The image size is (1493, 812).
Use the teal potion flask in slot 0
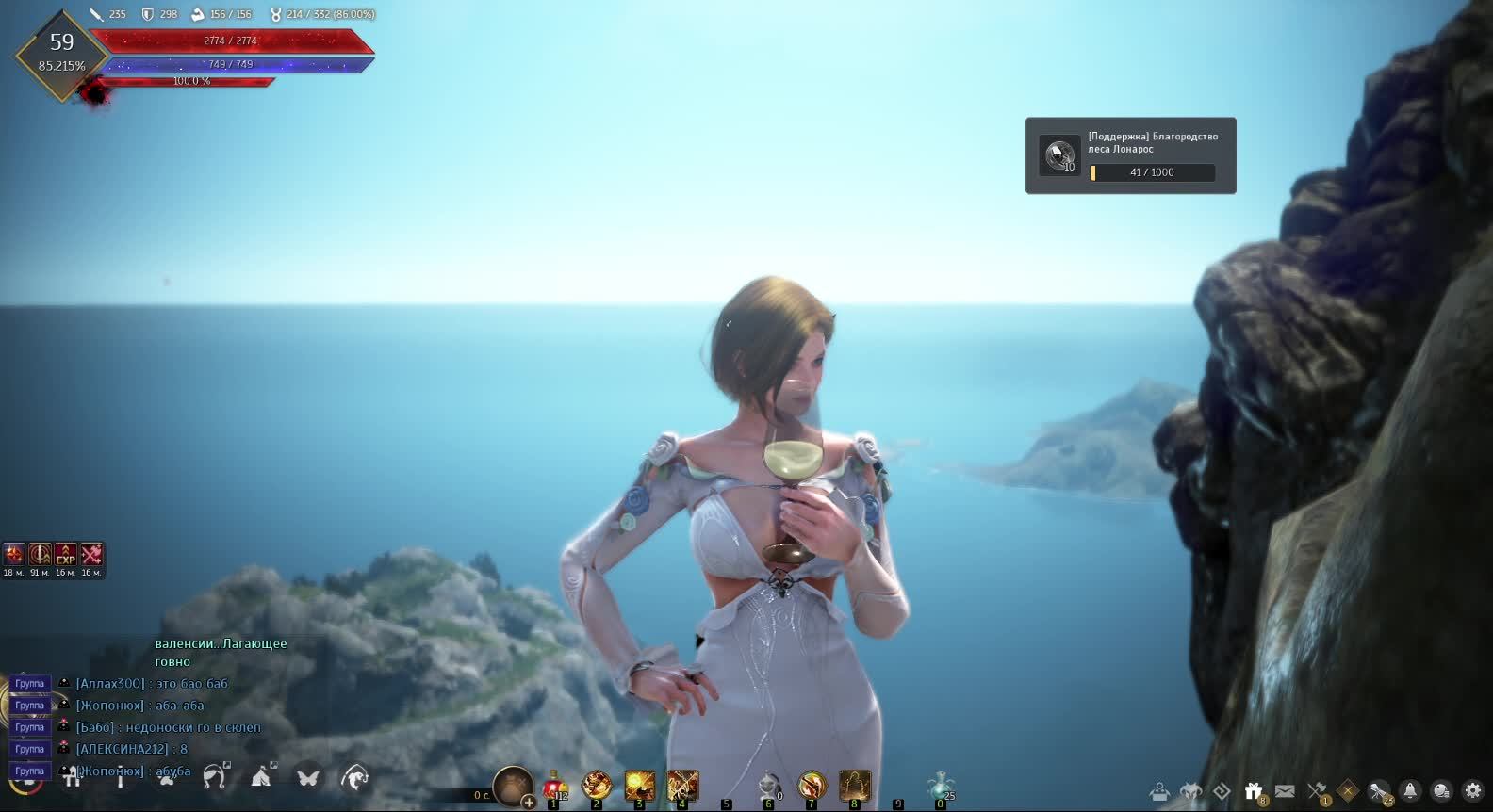[x=940, y=786]
